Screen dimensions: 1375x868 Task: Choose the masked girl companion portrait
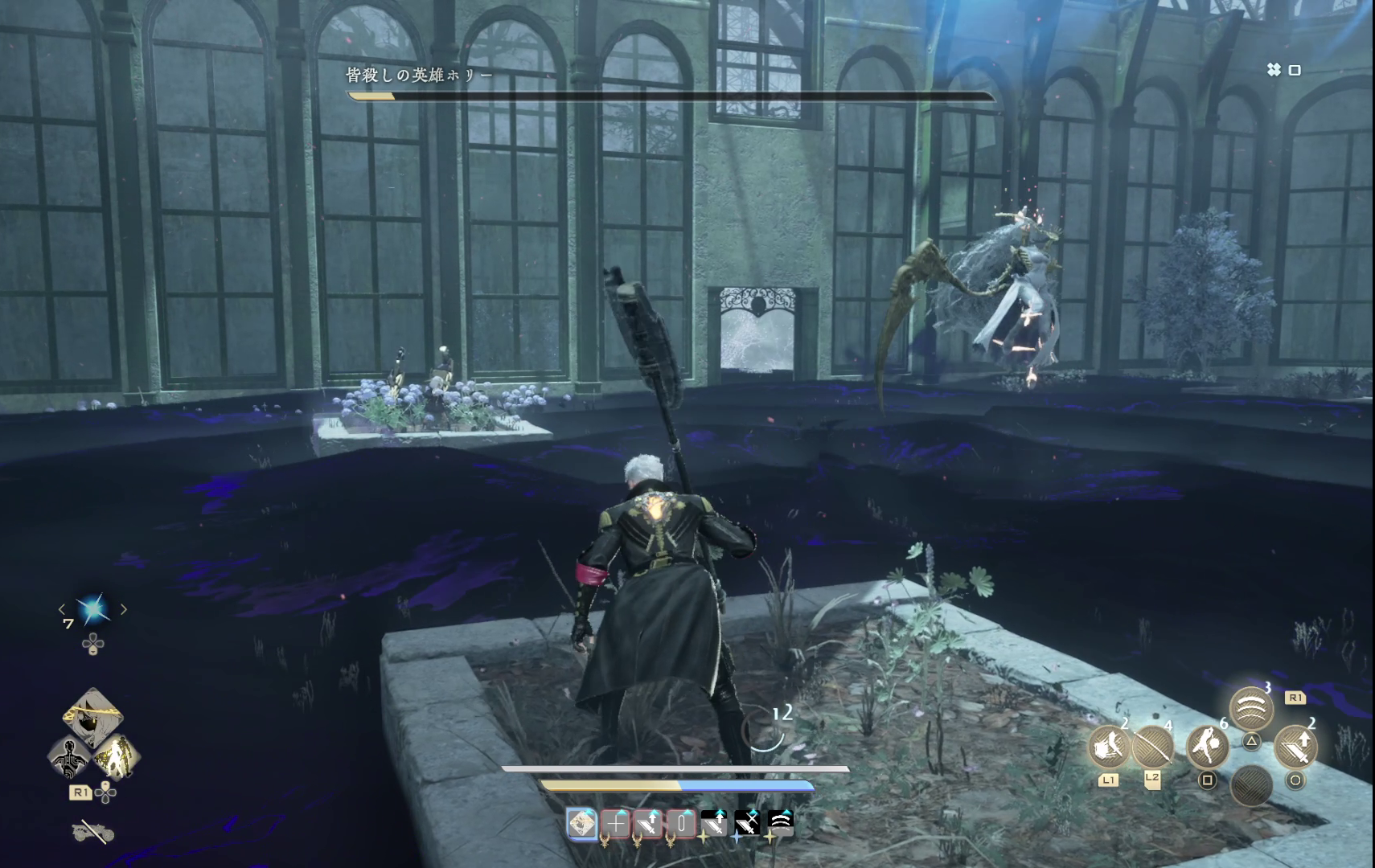click(93, 715)
